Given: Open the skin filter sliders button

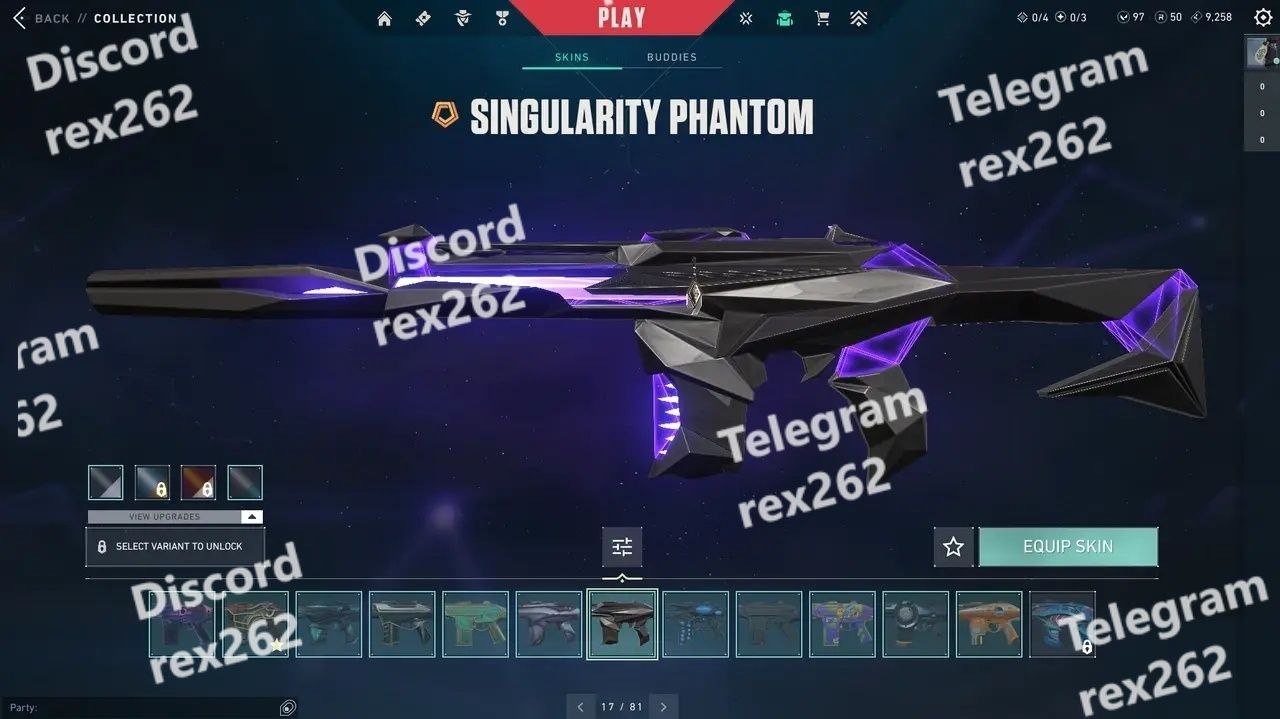Looking at the screenshot, I should [x=622, y=547].
